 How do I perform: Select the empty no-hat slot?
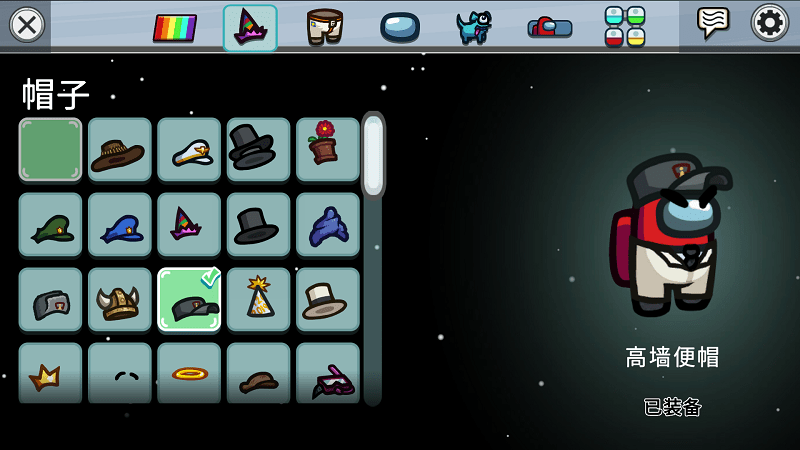[50, 150]
